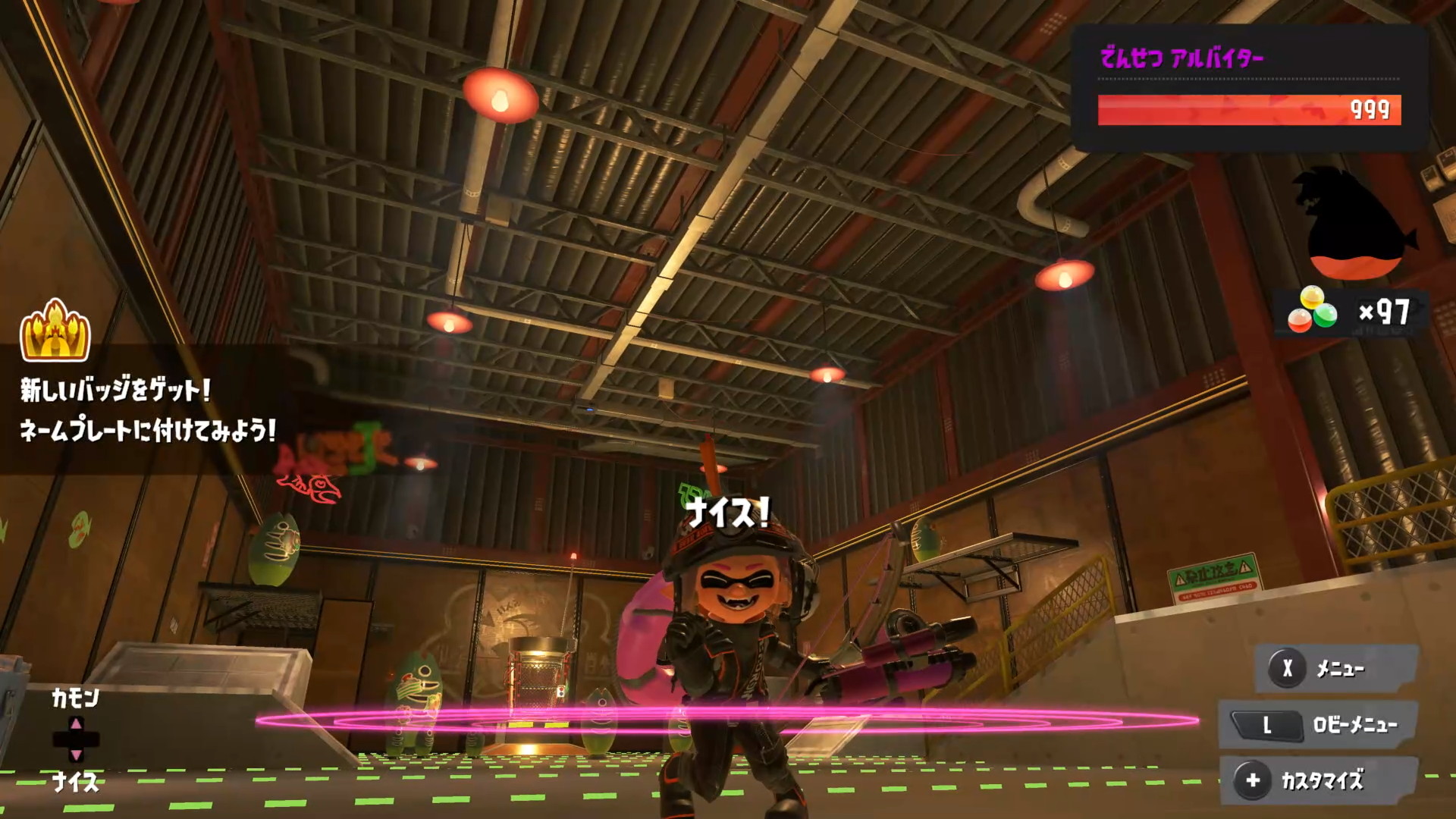The image size is (1456, 819).
Task: Click the fish scales icon
Action: tap(1312, 311)
